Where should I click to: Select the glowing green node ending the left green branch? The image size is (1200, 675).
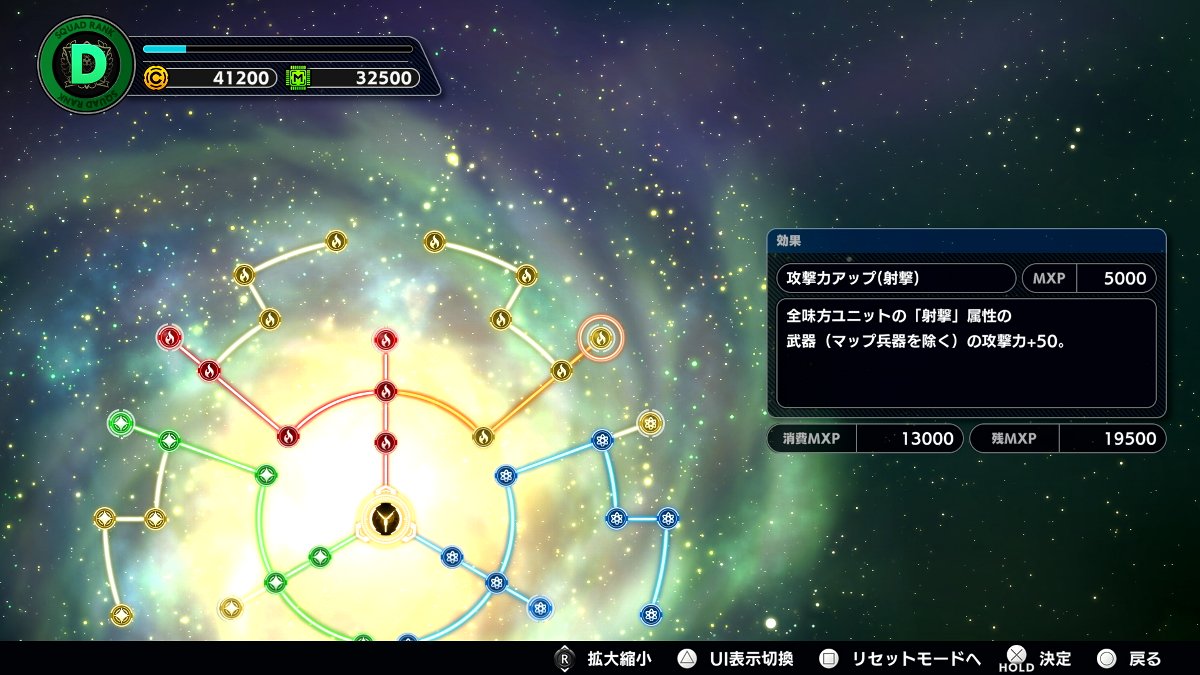click(x=121, y=423)
